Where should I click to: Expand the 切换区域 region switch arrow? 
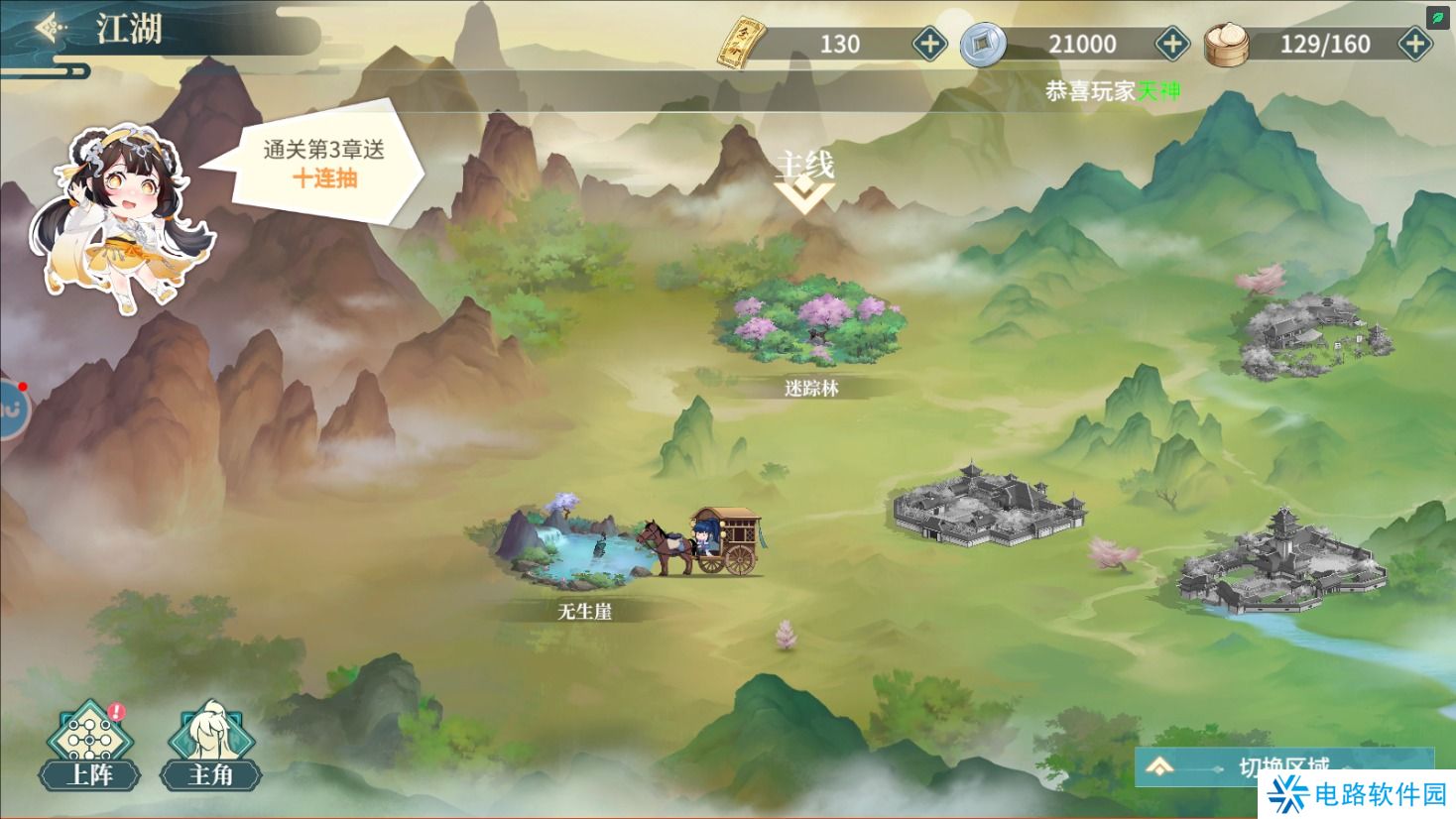coord(1158,765)
